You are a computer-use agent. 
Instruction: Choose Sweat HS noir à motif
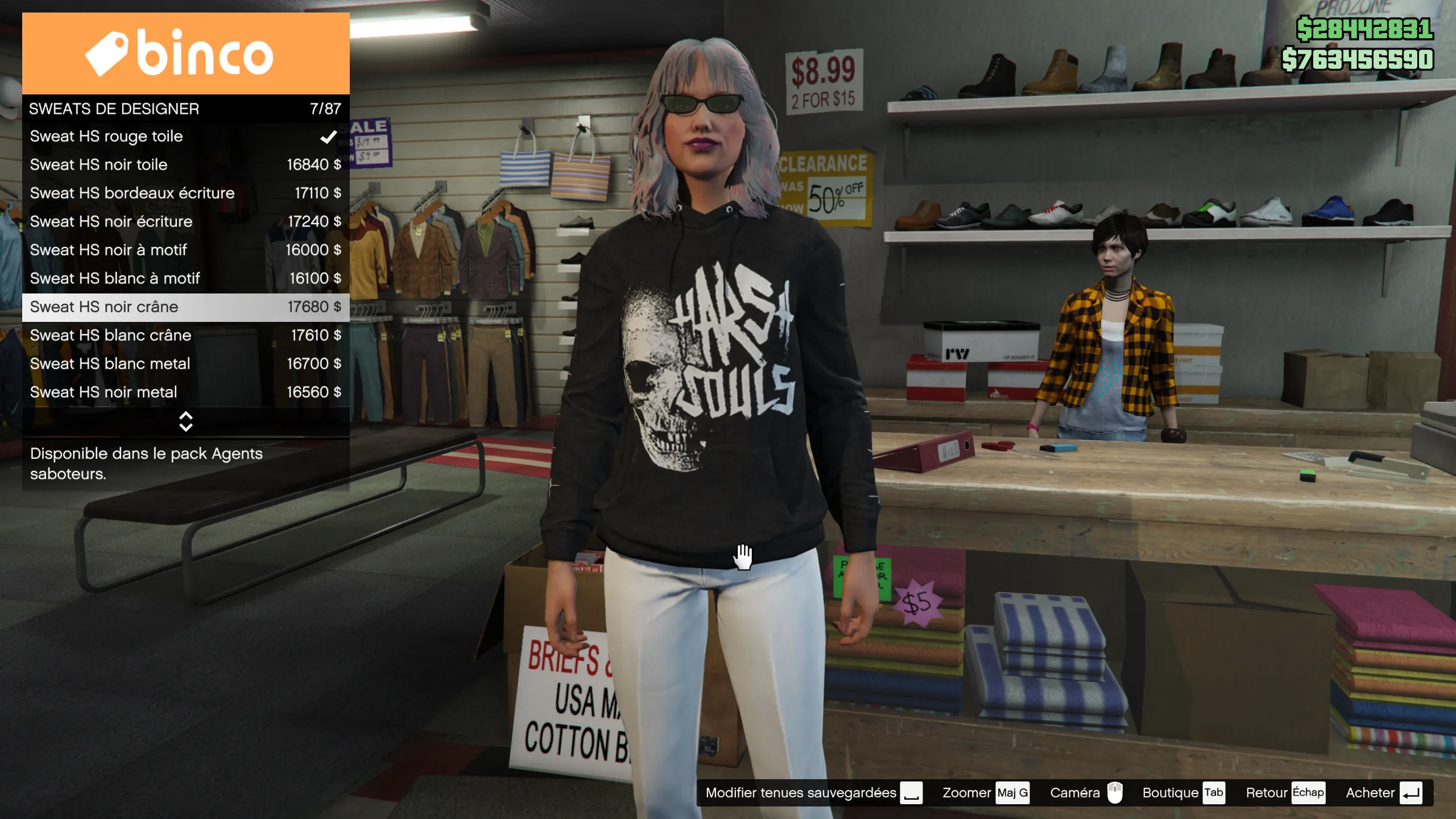[185, 250]
